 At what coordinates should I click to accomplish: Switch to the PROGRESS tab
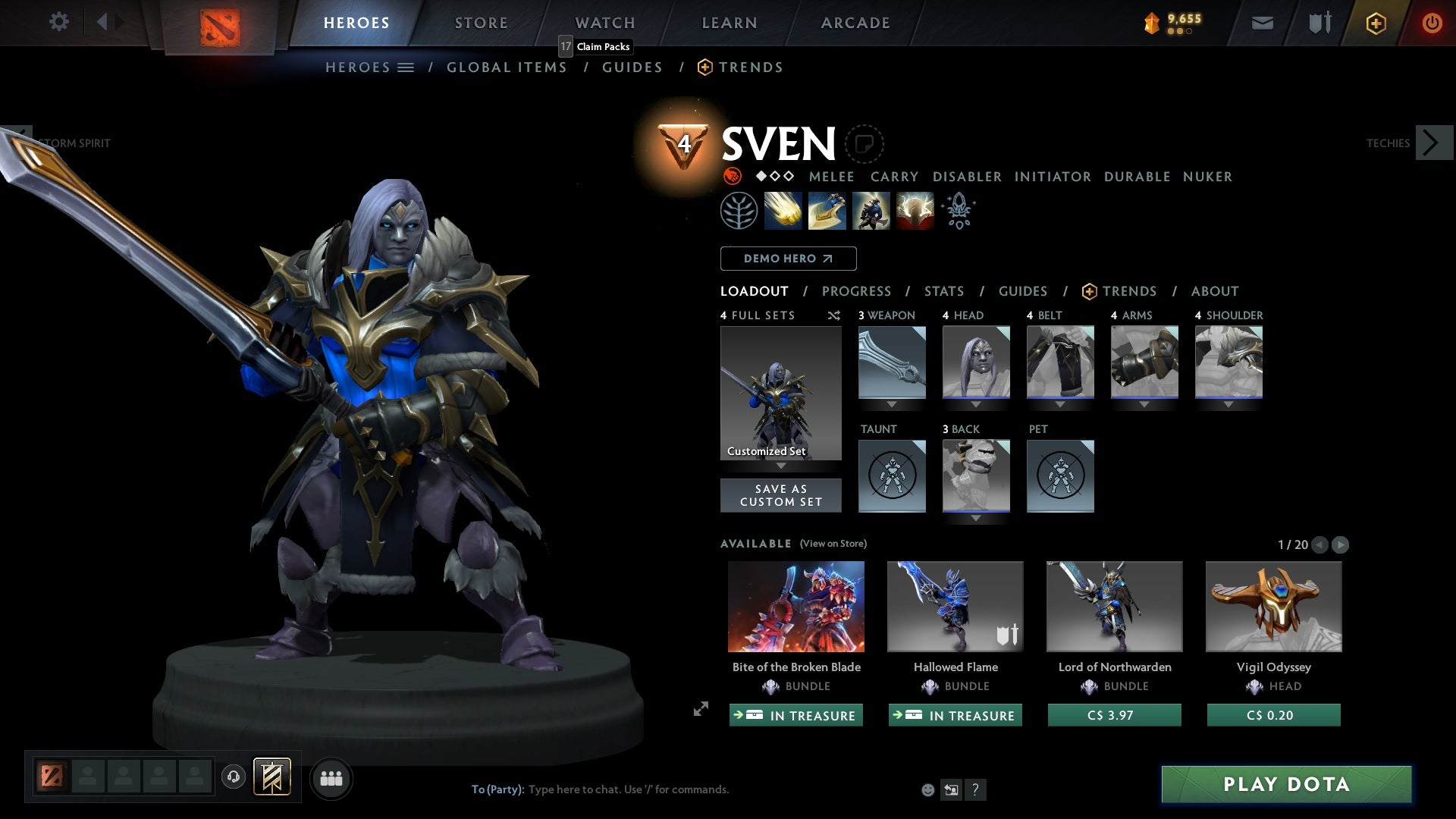click(x=857, y=290)
